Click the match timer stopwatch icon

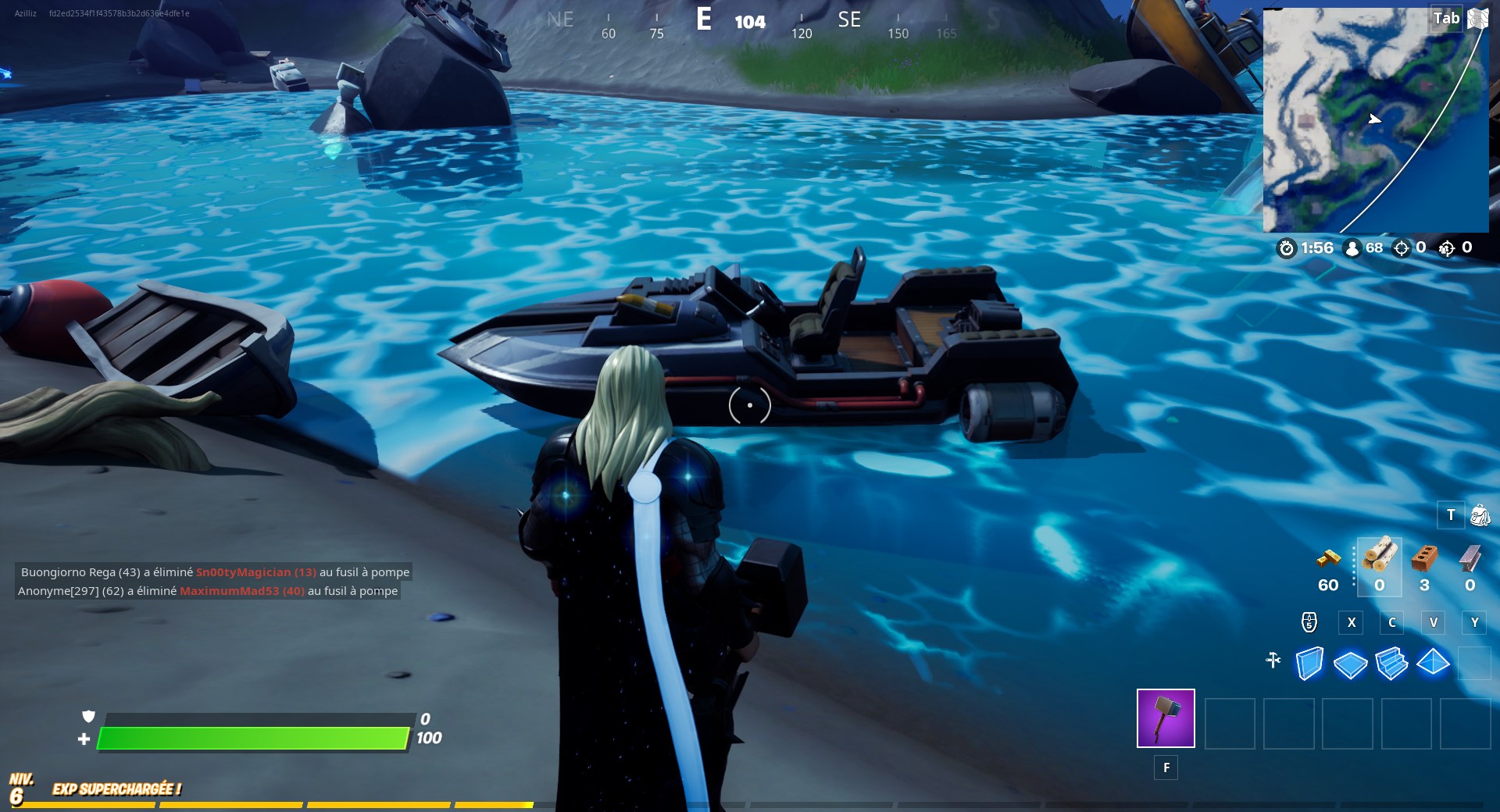click(x=1288, y=248)
